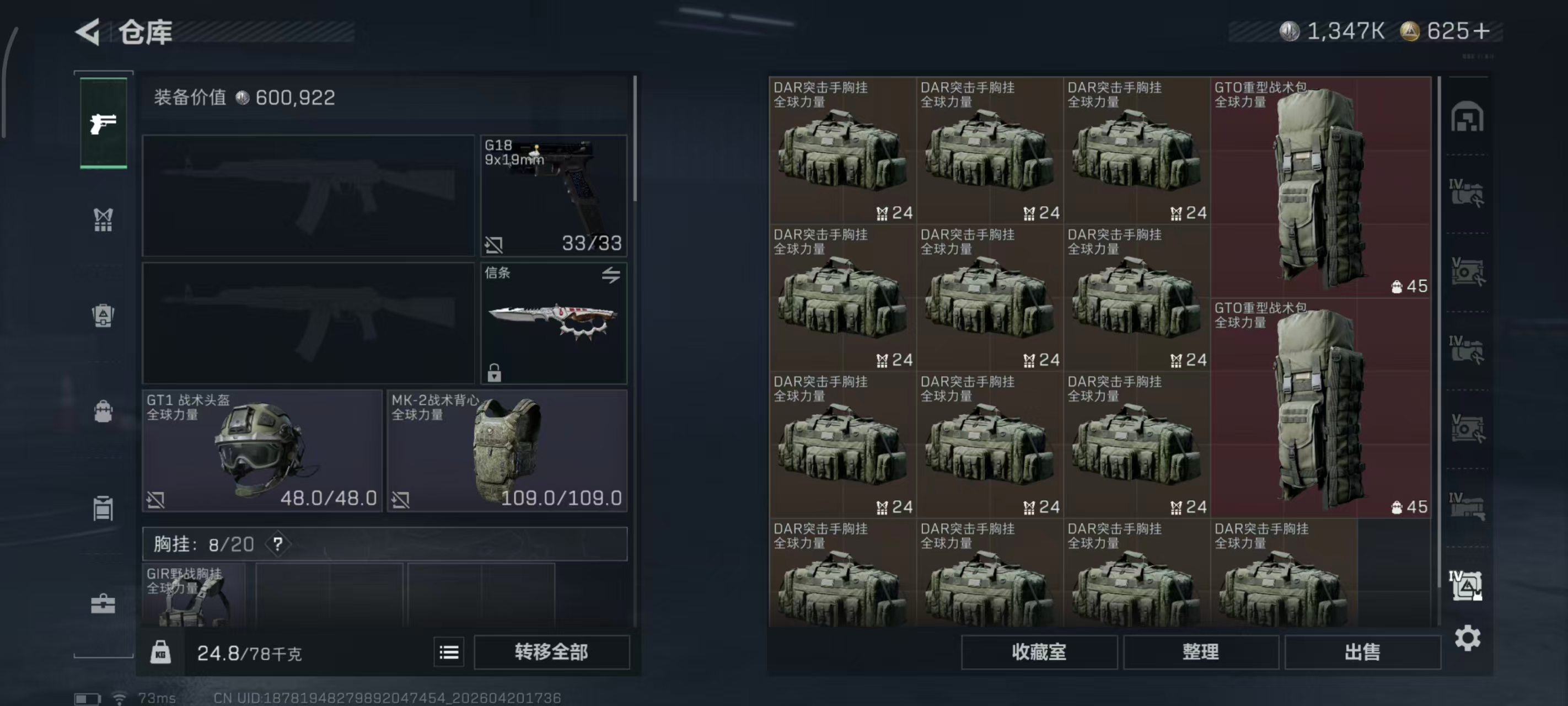Screen dimensions: 1568x706
Task: Go back using the arrow beside 仓库
Action: pos(88,31)
